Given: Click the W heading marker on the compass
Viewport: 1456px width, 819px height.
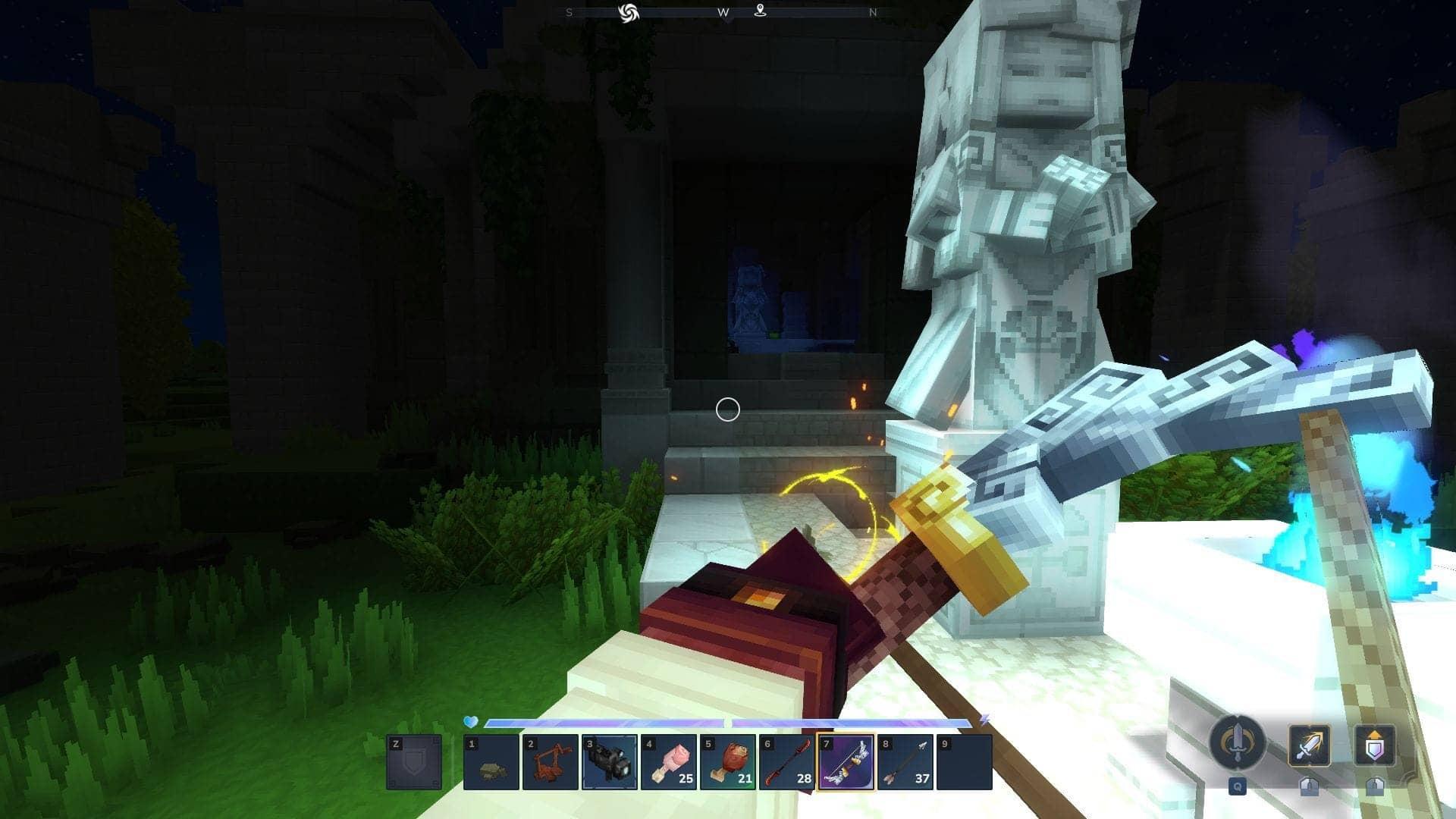Looking at the screenshot, I should 723,12.
